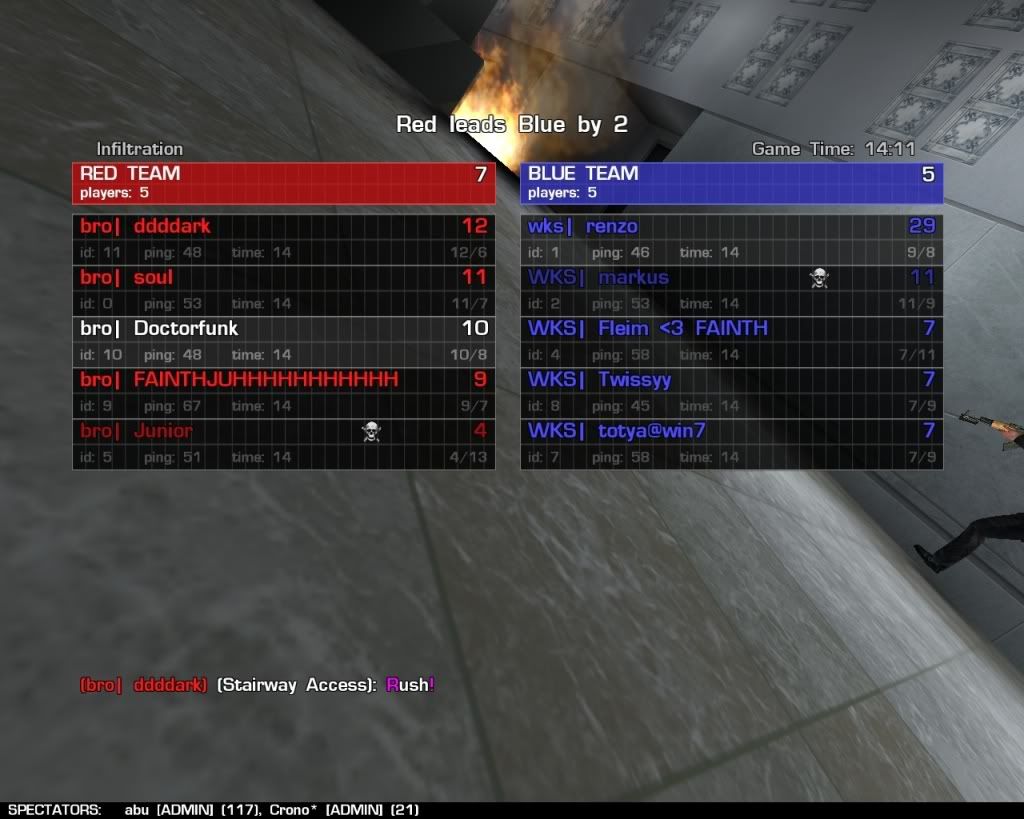Select the WKS| Twissyy player row
This screenshot has width=1024, height=819.
731,392
